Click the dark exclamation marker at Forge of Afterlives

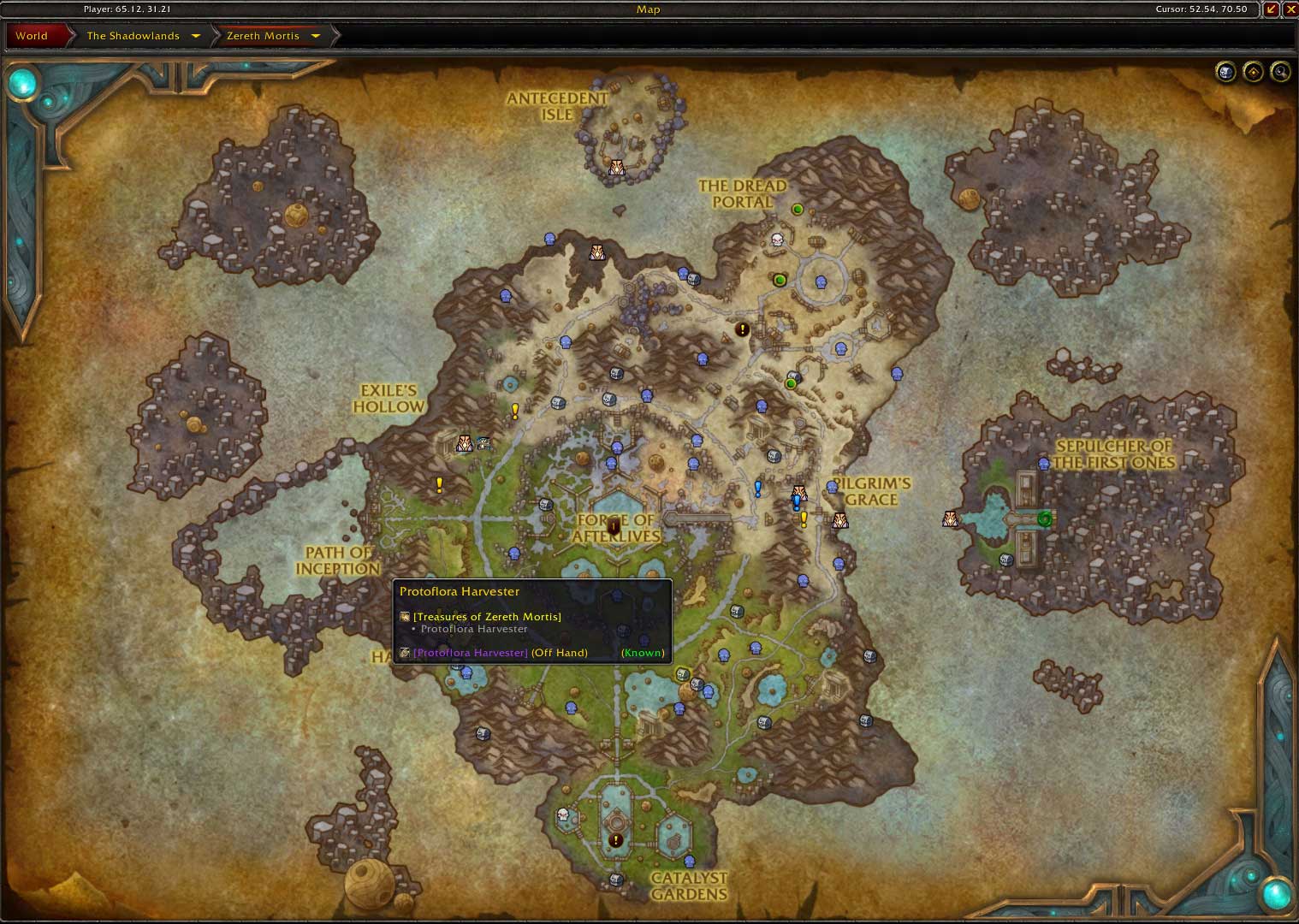[614, 527]
